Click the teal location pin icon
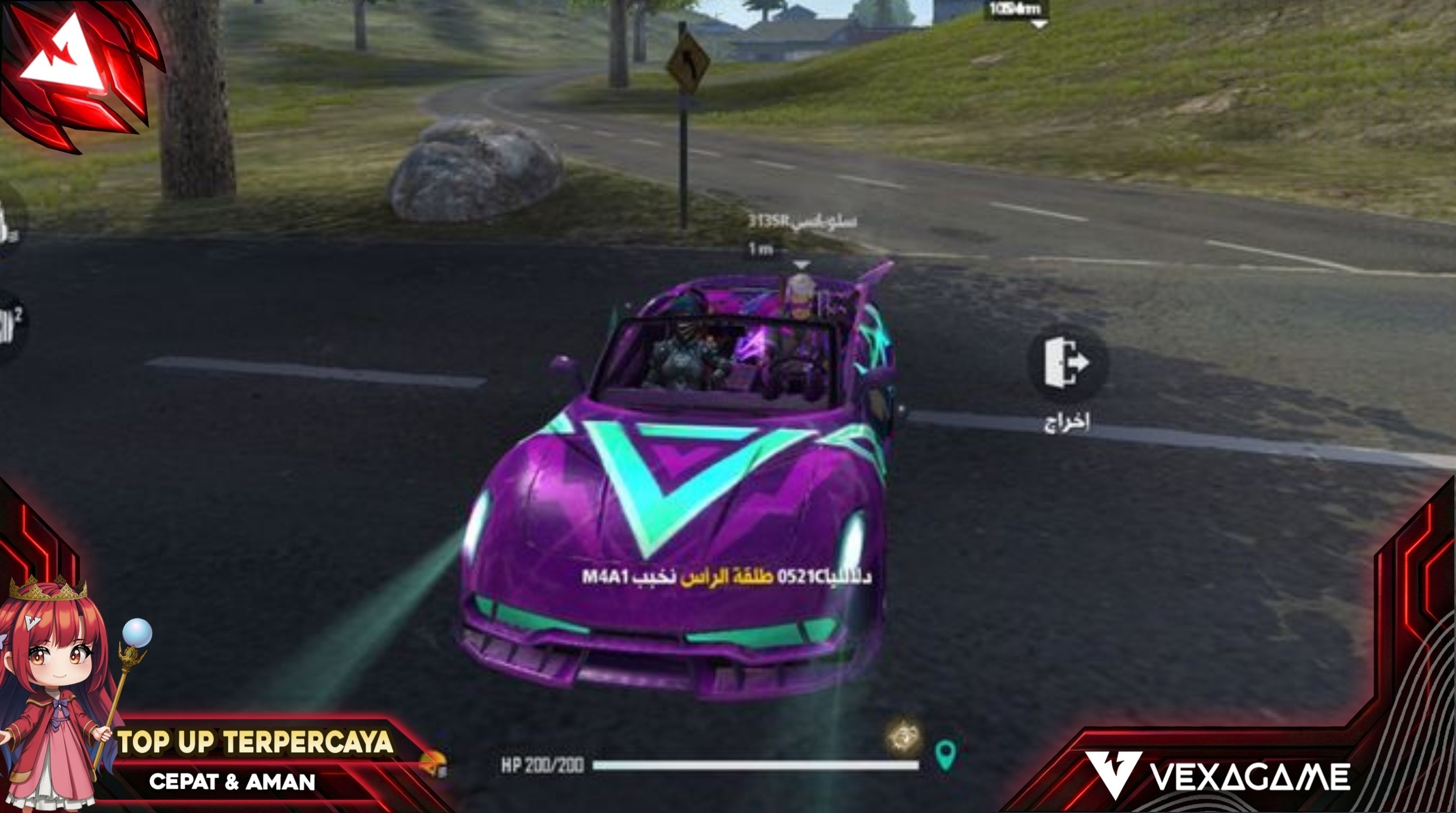Screen dimensions: 1456x813 pyautogui.click(x=945, y=755)
